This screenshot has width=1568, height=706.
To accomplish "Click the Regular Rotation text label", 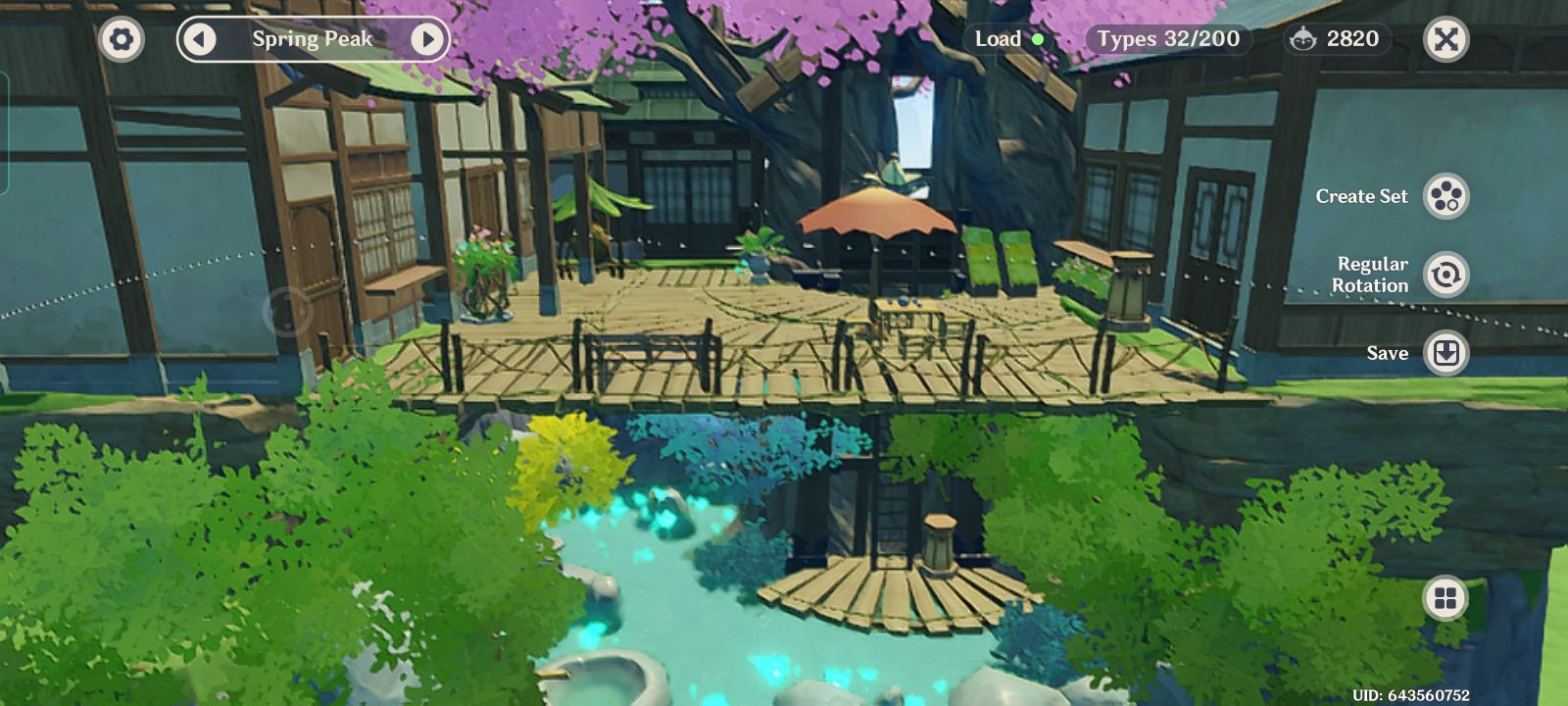I will click(x=1372, y=275).
